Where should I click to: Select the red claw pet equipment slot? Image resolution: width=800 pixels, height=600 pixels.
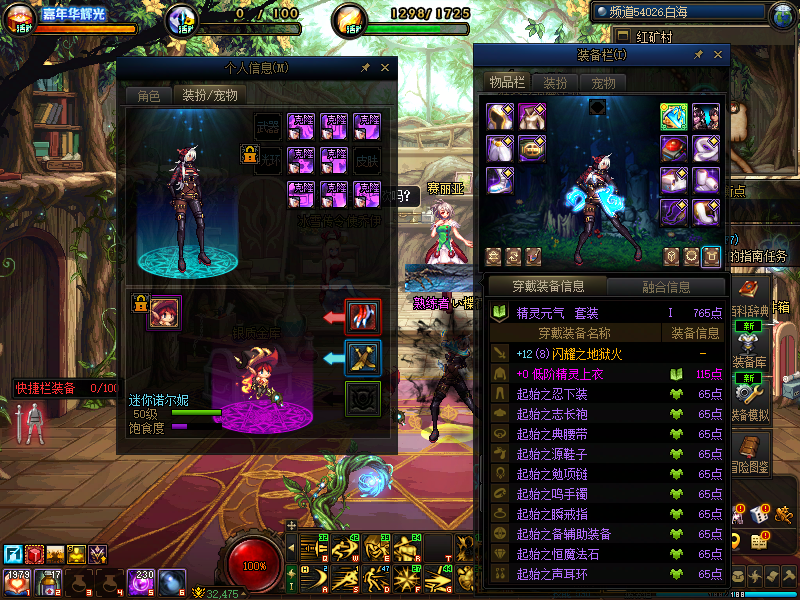(363, 317)
